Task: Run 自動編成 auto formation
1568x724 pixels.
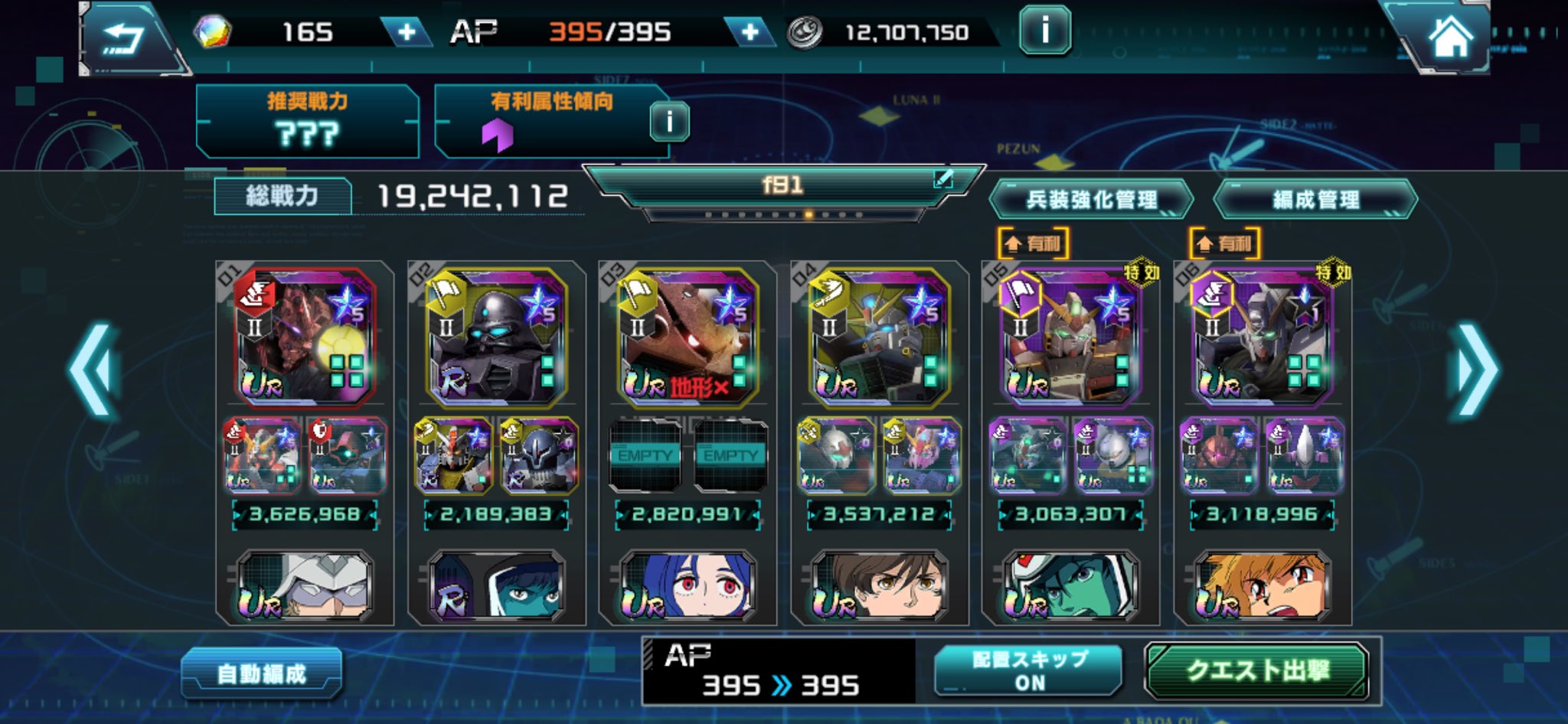Action: pos(262,673)
